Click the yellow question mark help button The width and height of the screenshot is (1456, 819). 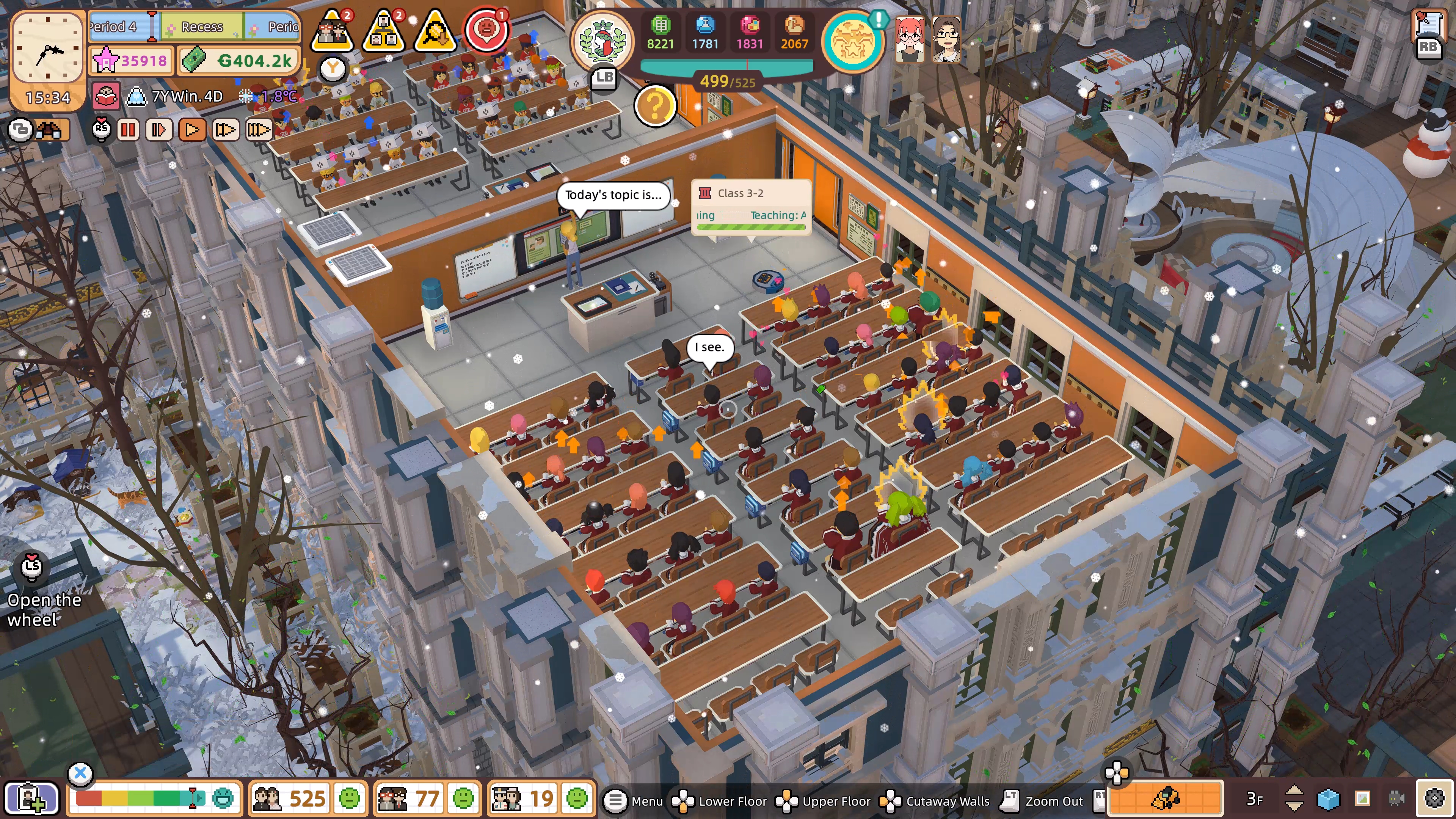tap(655, 106)
